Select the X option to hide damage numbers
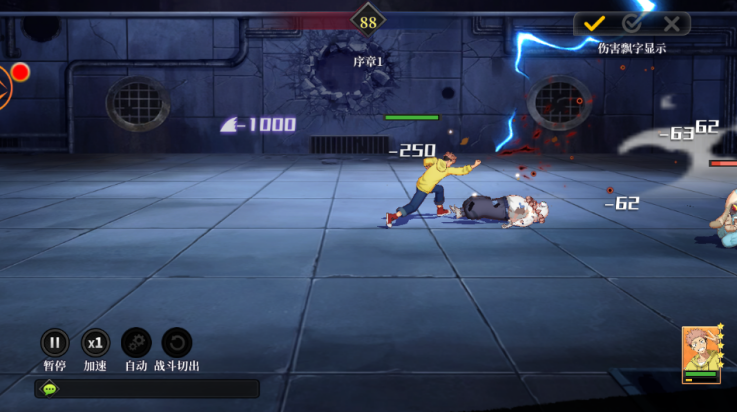This screenshot has width=737, height=412. (671, 23)
